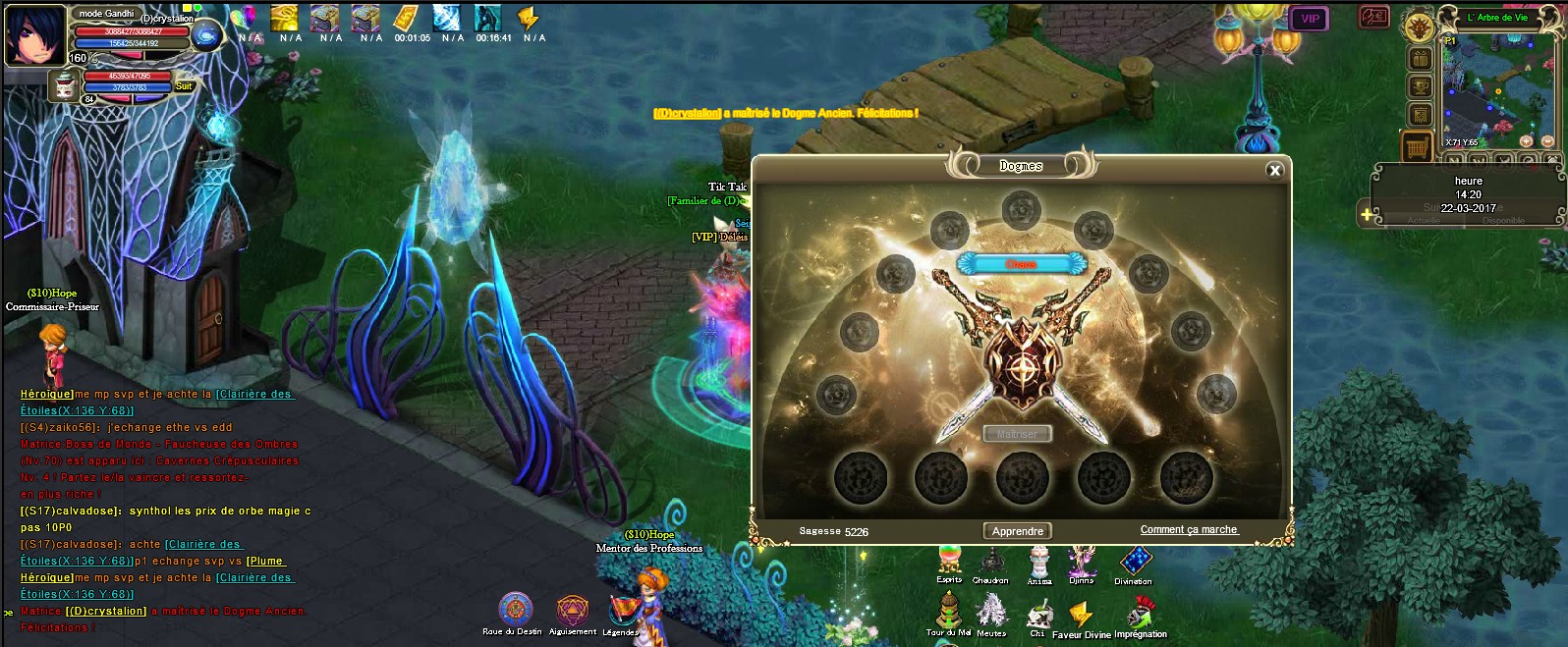The image size is (1568, 647).
Task: Open the 'Comment ça marche' help link
Action: (x=1189, y=530)
